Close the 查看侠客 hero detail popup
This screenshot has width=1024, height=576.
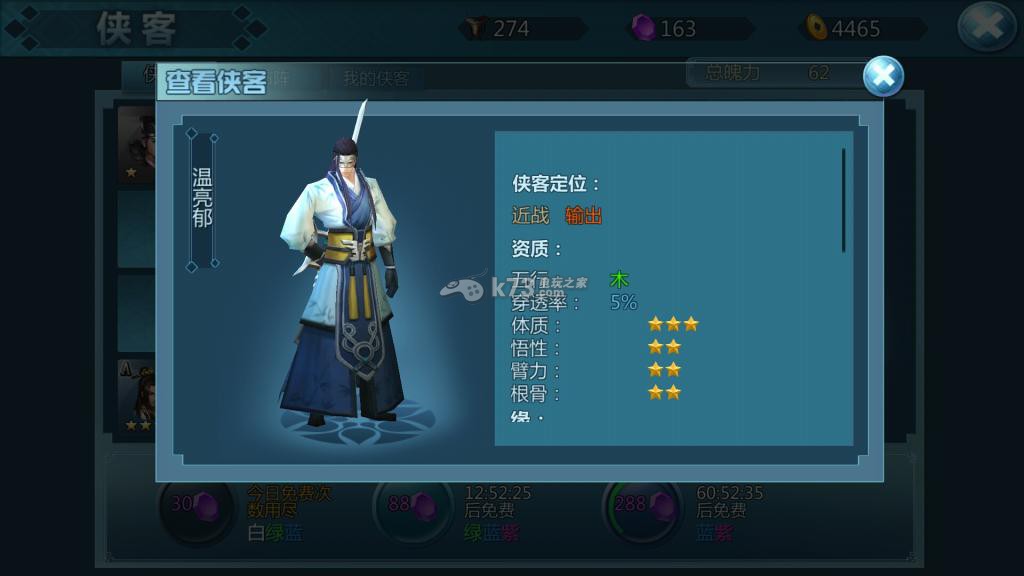883,77
